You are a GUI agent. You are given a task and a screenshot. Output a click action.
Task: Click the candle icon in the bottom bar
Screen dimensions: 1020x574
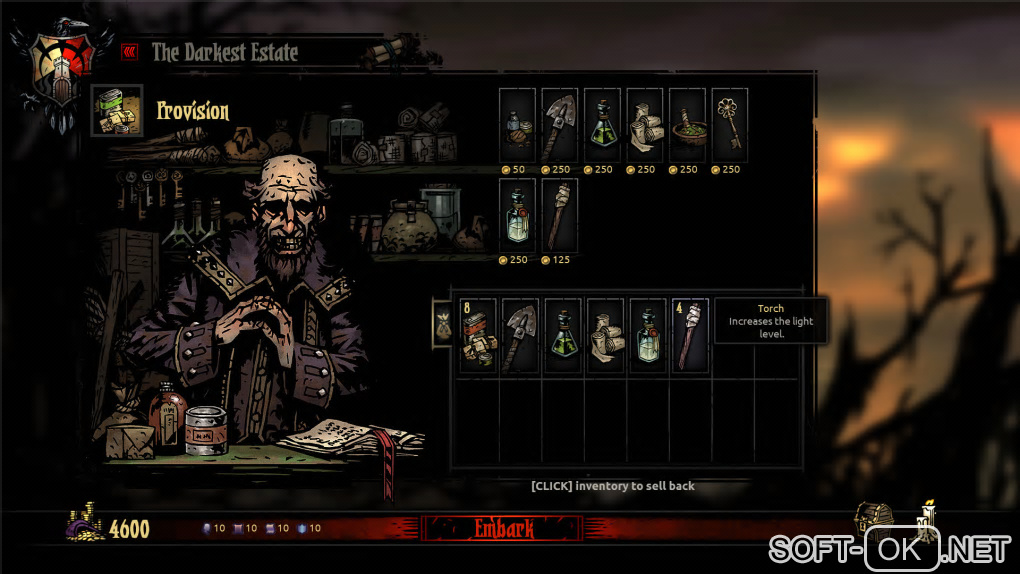click(x=927, y=517)
